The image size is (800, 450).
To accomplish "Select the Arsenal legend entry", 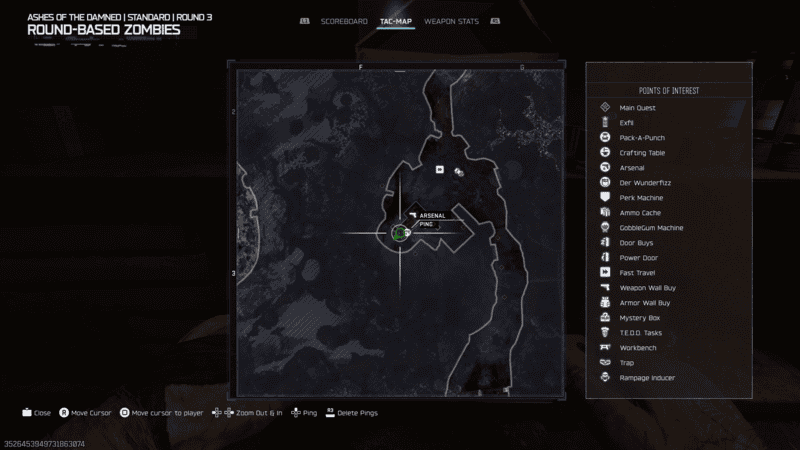I will point(634,168).
